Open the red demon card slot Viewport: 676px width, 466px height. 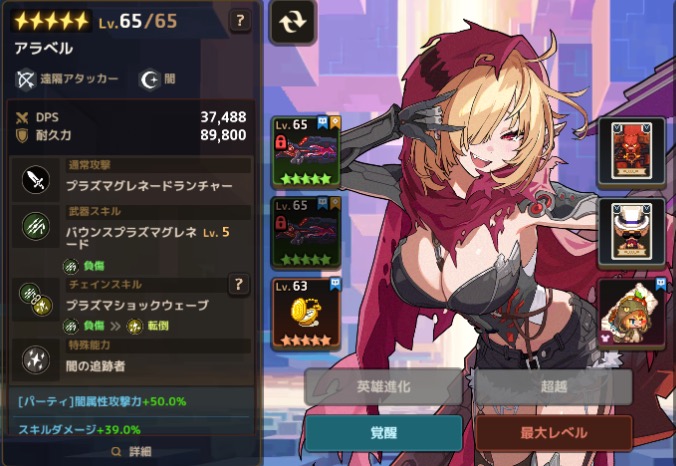[631, 151]
